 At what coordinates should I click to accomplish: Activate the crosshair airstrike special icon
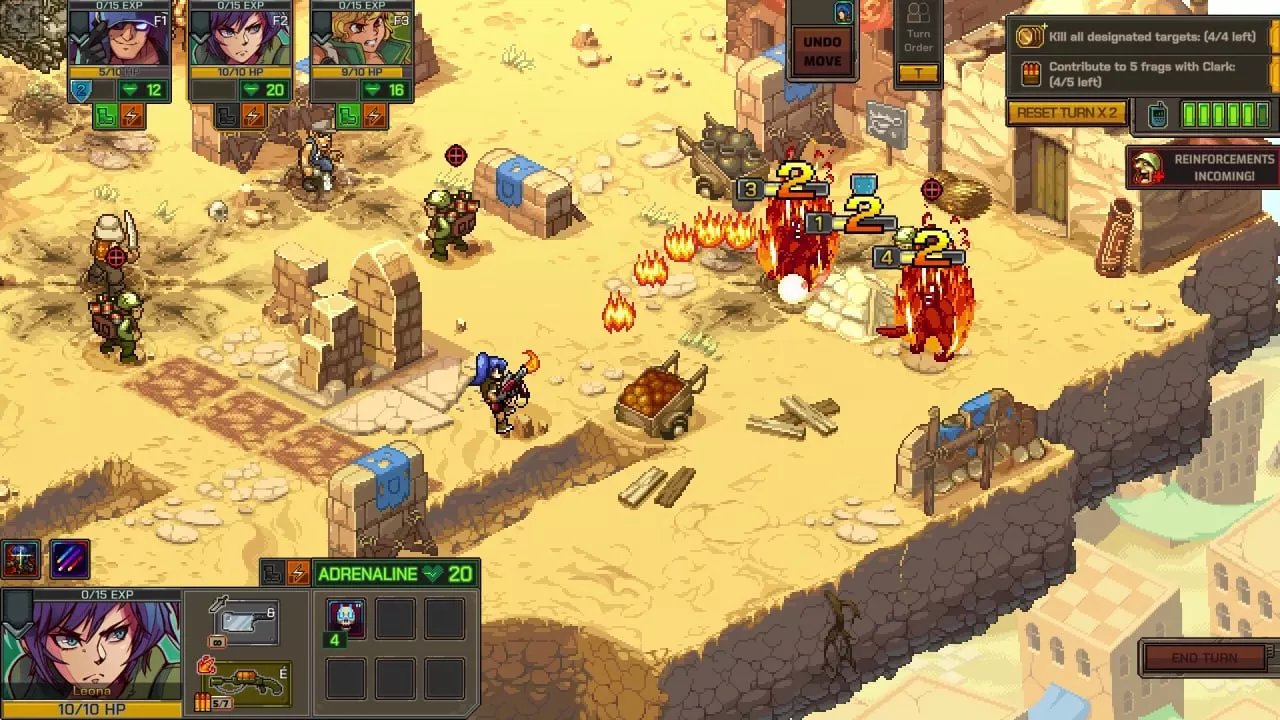[x=21, y=560]
